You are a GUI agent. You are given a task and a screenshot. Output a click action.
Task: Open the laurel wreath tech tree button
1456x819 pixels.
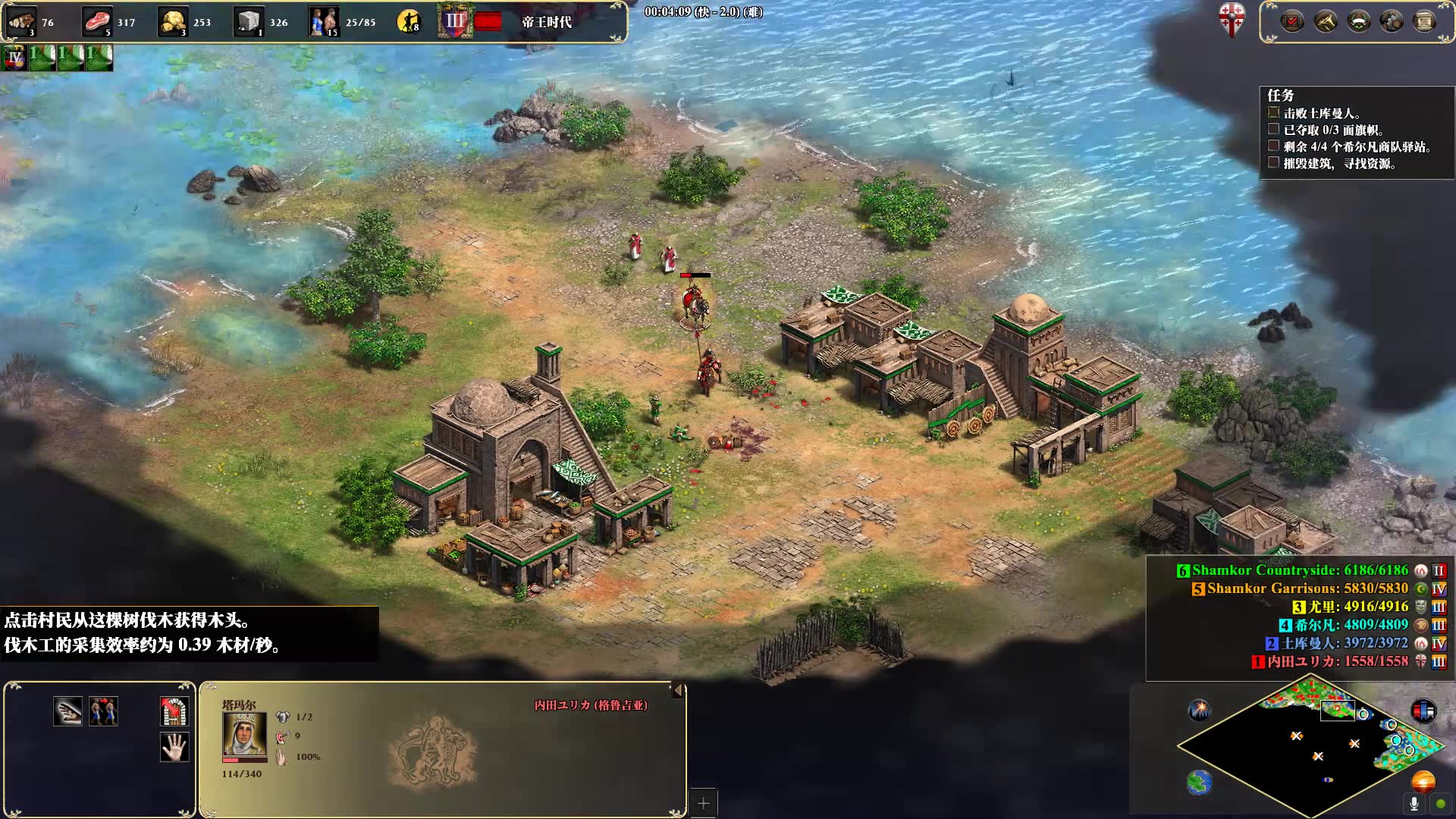click(1358, 21)
